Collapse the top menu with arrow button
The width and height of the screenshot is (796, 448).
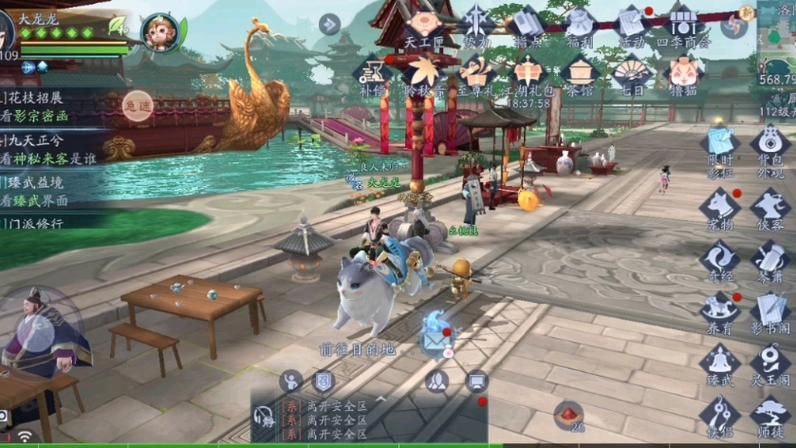tap(329, 23)
